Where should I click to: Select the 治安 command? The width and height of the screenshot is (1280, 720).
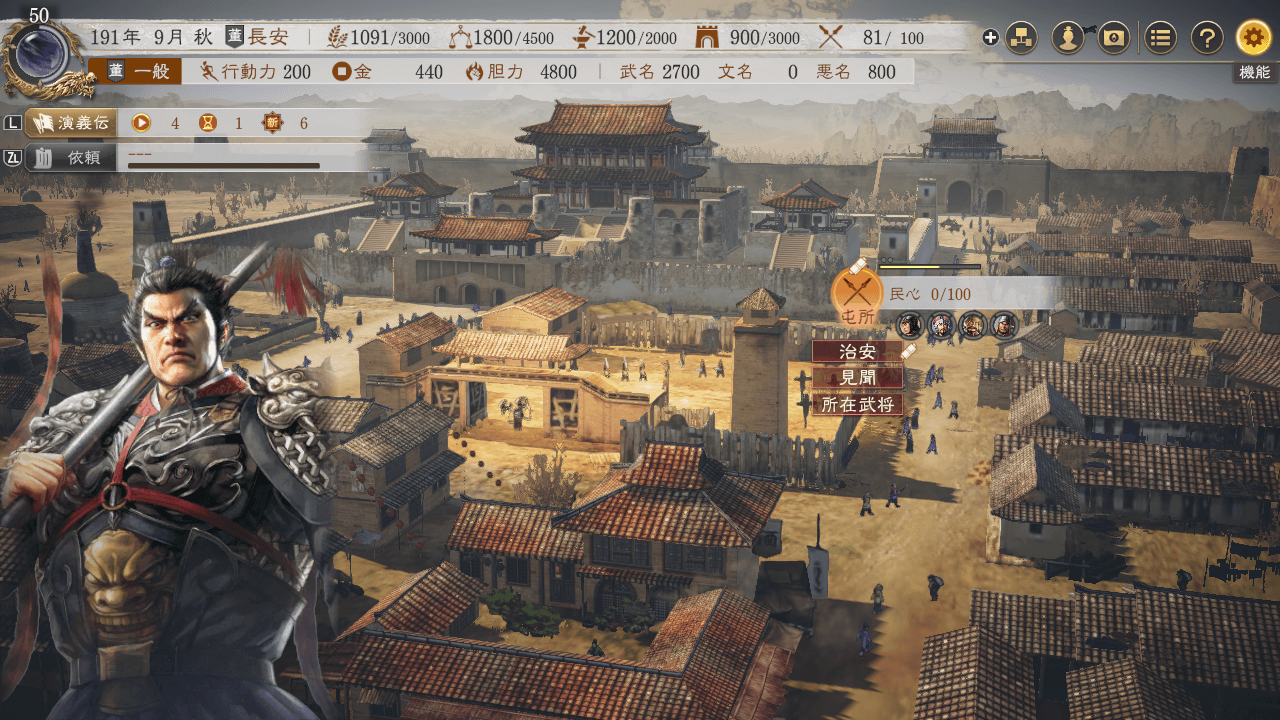858,352
